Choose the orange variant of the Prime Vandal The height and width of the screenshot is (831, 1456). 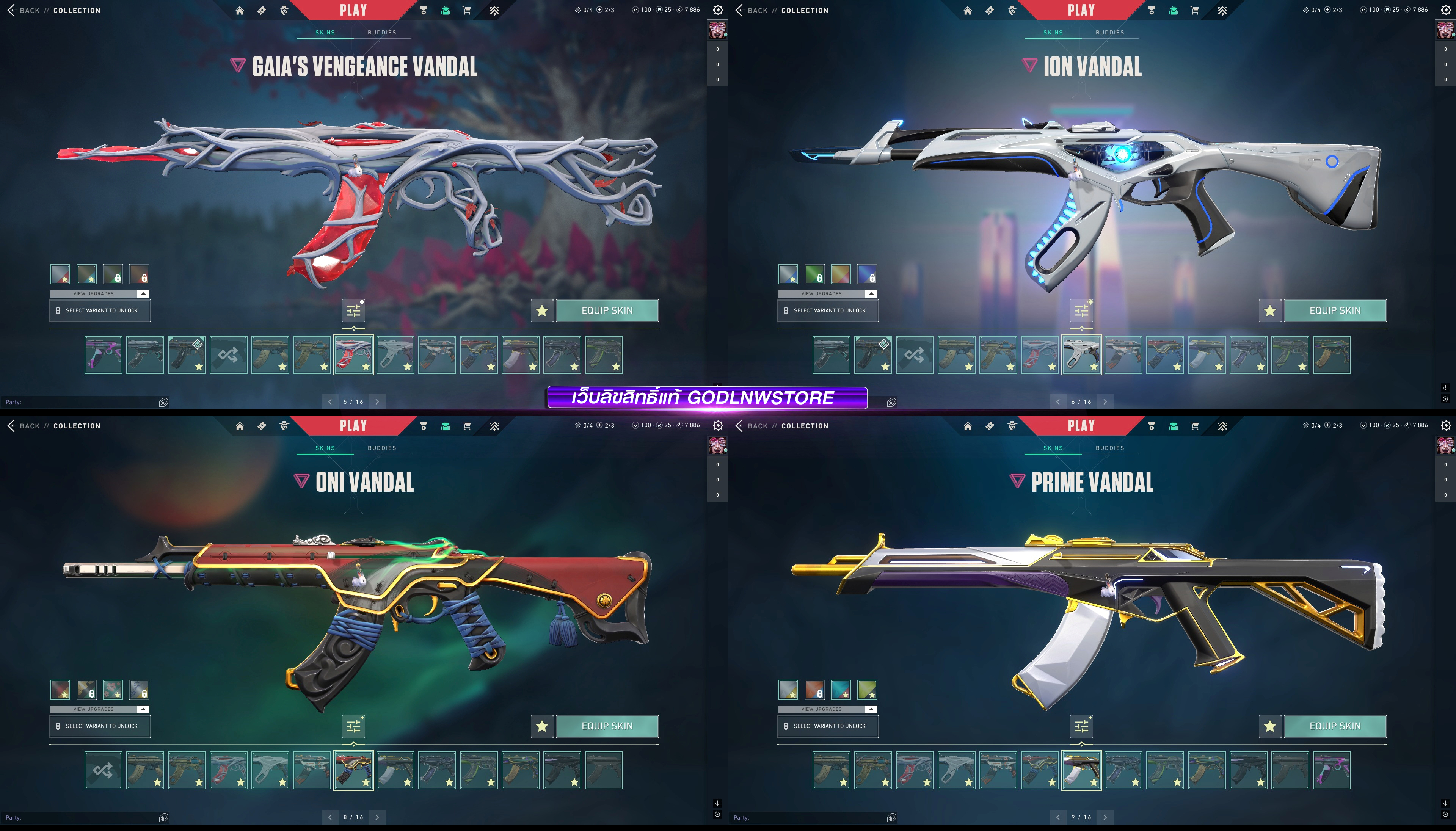814,690
